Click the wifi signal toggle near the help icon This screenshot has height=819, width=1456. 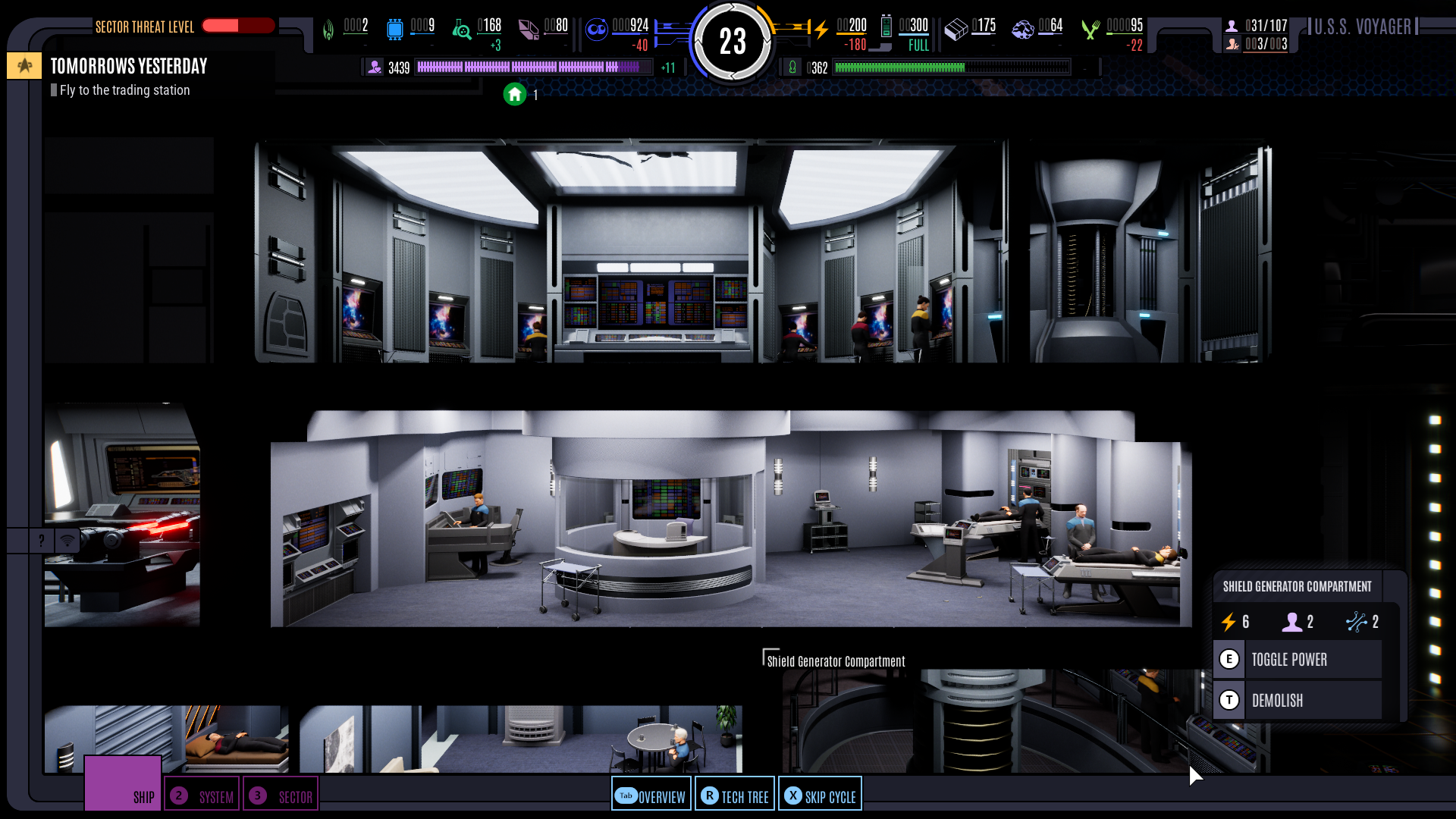(x=67, y=541)
